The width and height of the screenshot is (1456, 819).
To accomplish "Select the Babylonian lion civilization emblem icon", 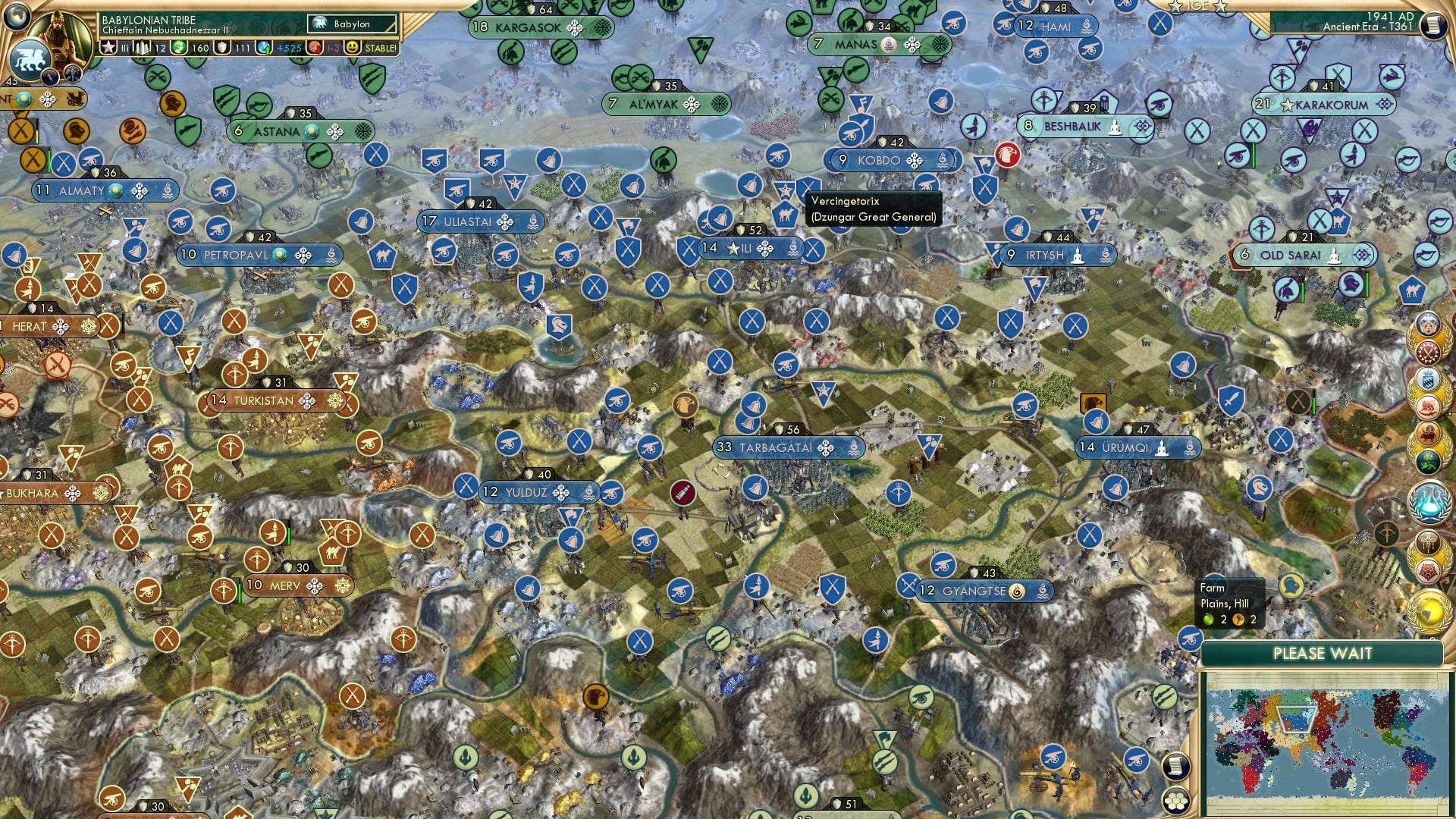I will (x=30, y=61).
